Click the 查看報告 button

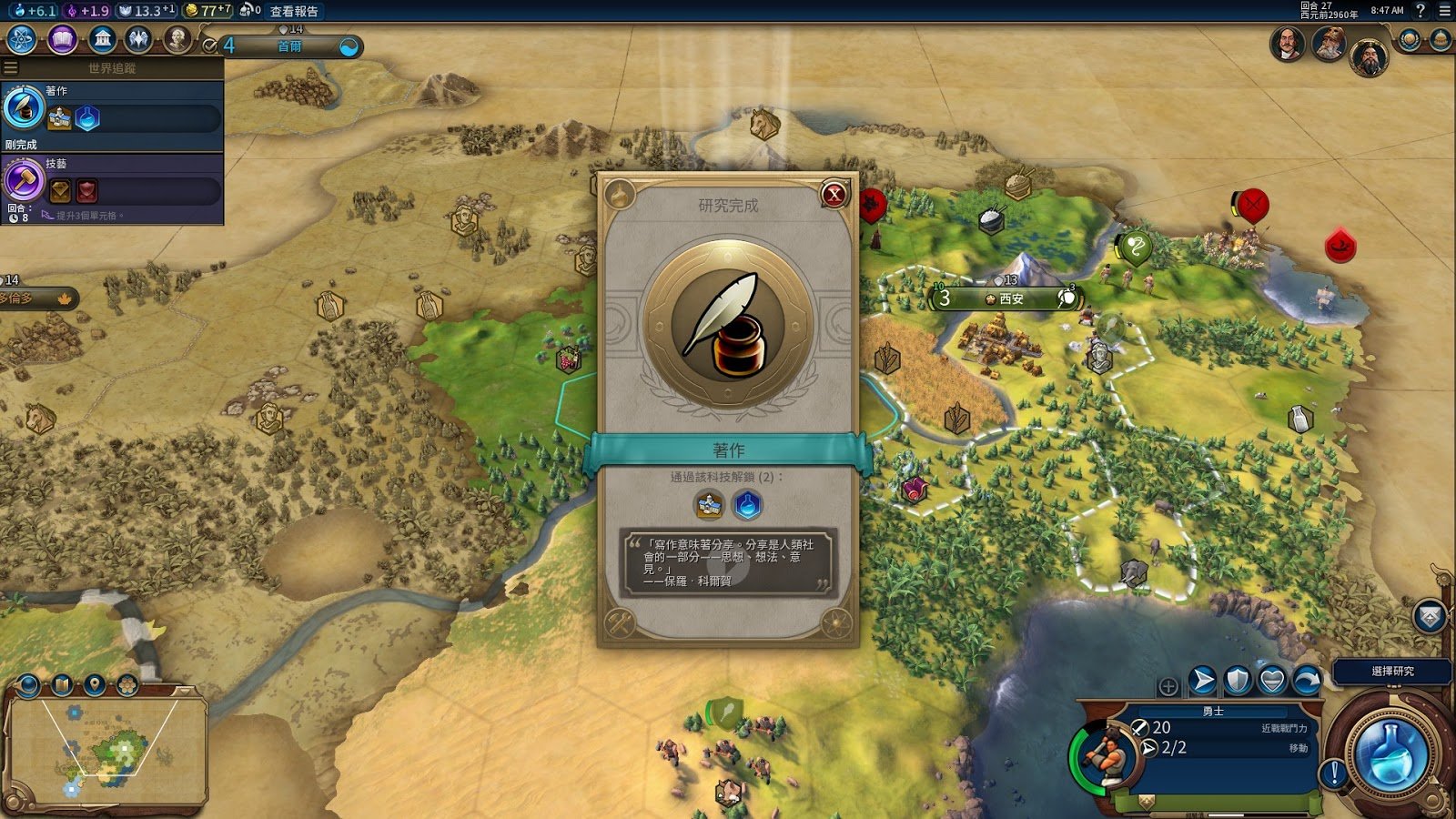coord(294,11)
